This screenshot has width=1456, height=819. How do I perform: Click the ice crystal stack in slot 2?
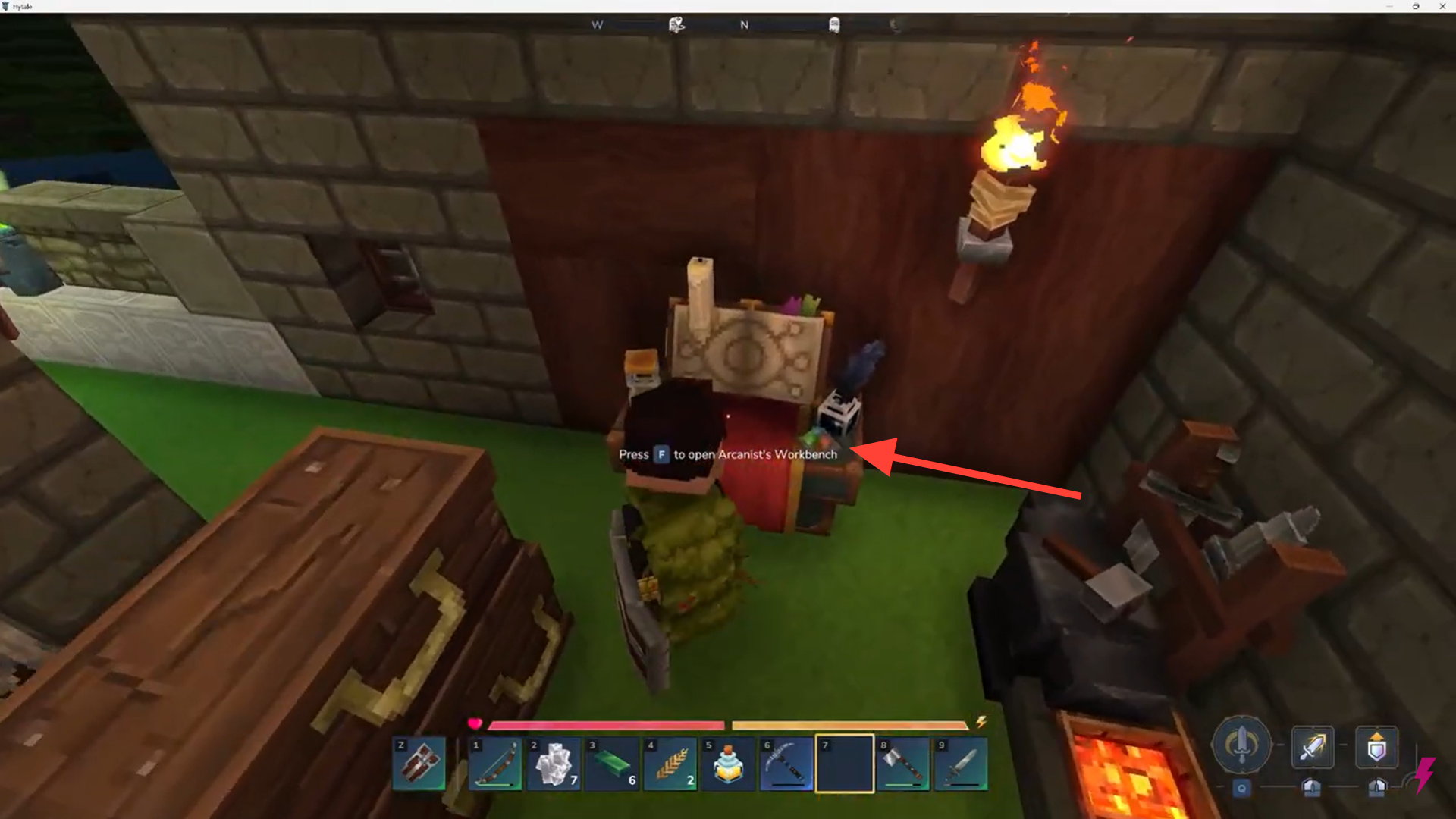(x=554, y=764)
